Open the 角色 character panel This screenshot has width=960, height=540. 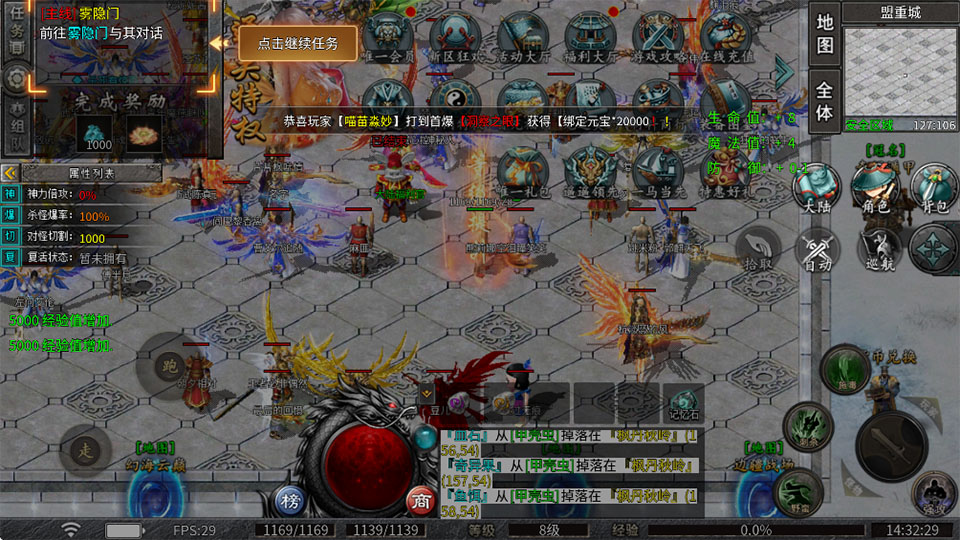[875, 188]
